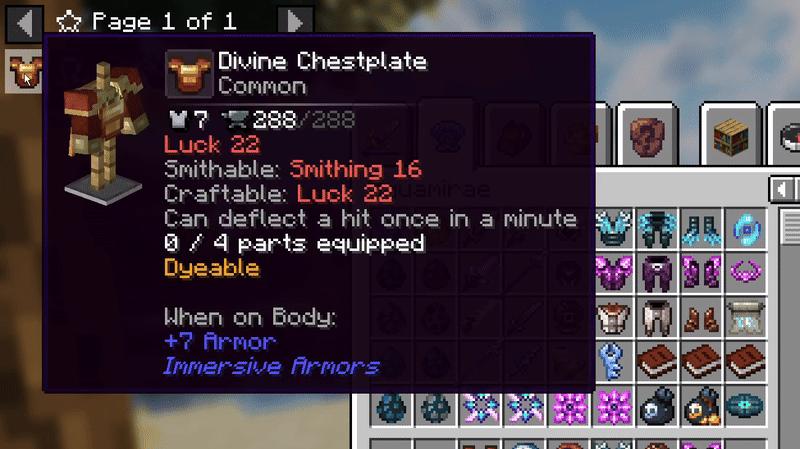
Task: Switch to the brown shield tab
Action: [x=645, y=131]
